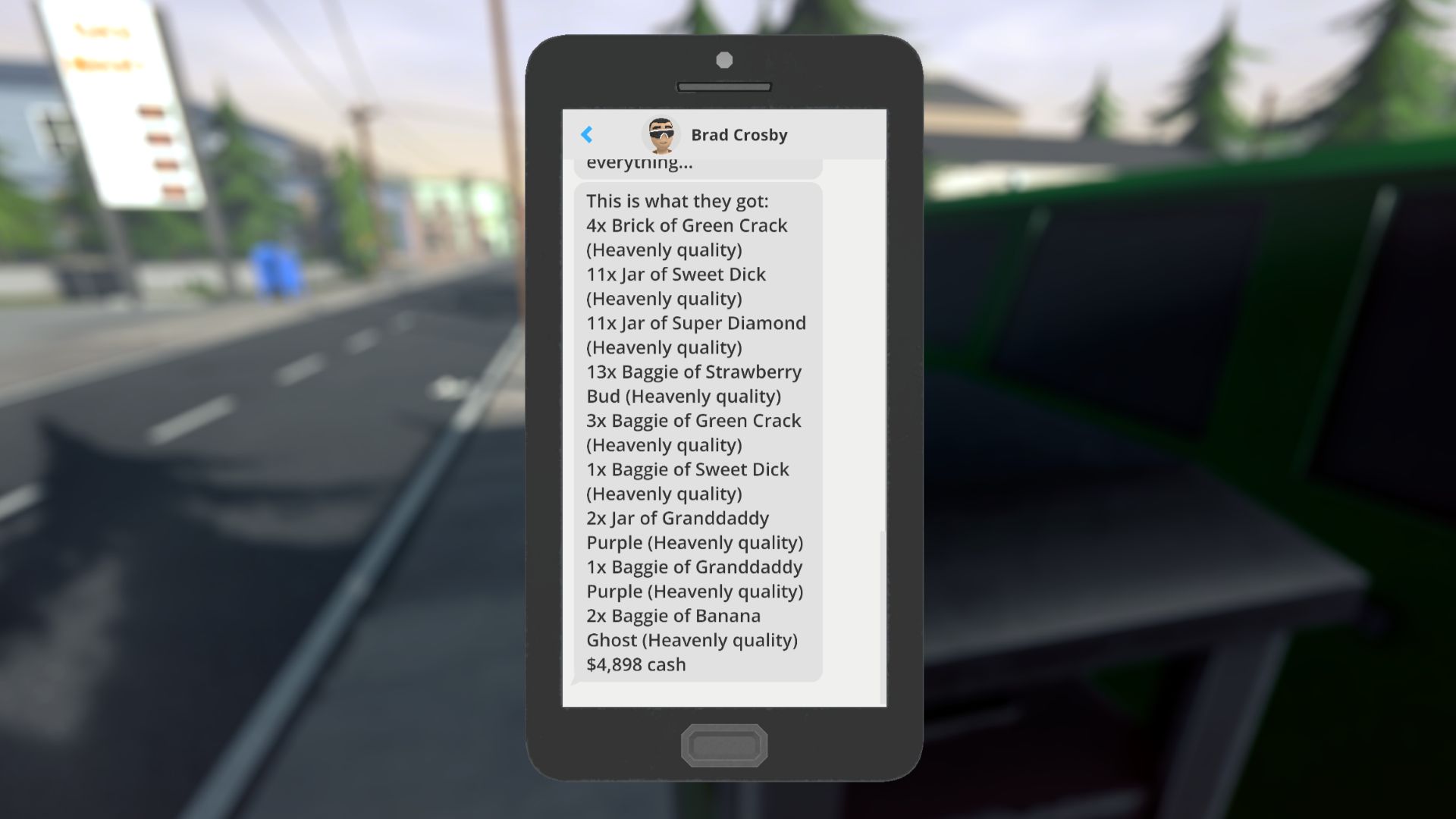Click the phone's earpiece speaker slot
1456x819 pixels.
tap(726, 86)
